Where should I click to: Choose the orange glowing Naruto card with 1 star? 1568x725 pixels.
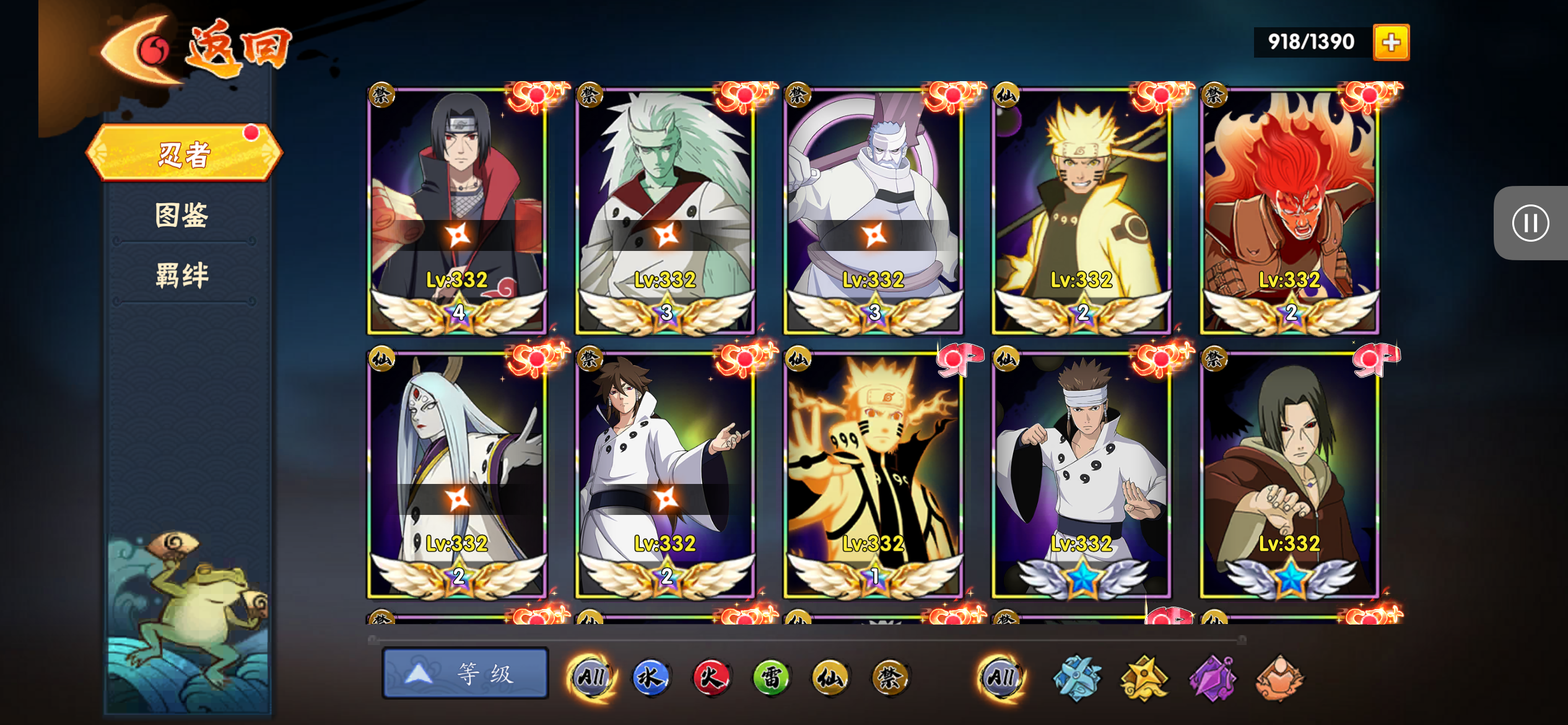coord(873,475)
